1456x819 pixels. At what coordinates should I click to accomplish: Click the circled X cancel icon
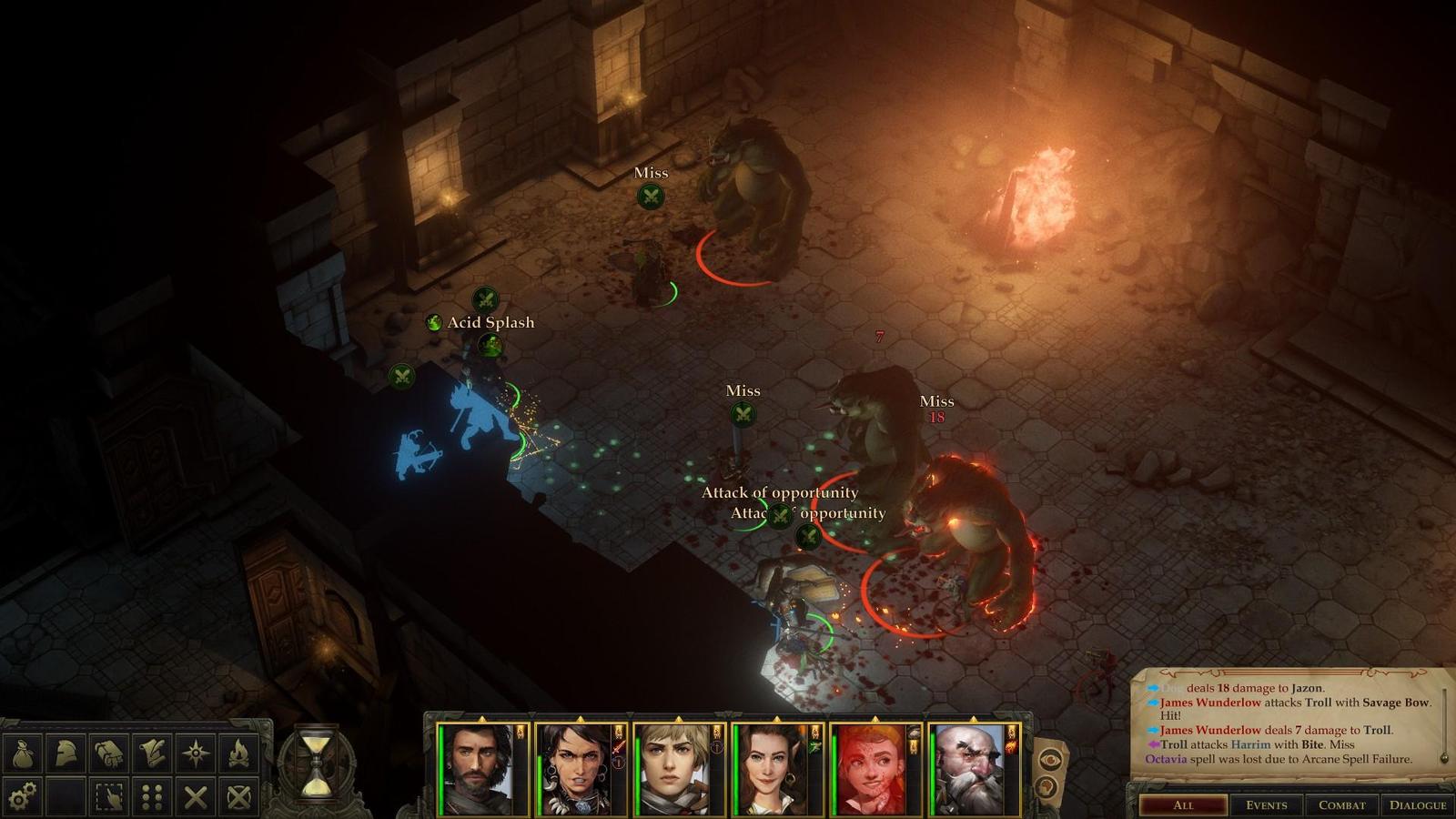point(238,797)
